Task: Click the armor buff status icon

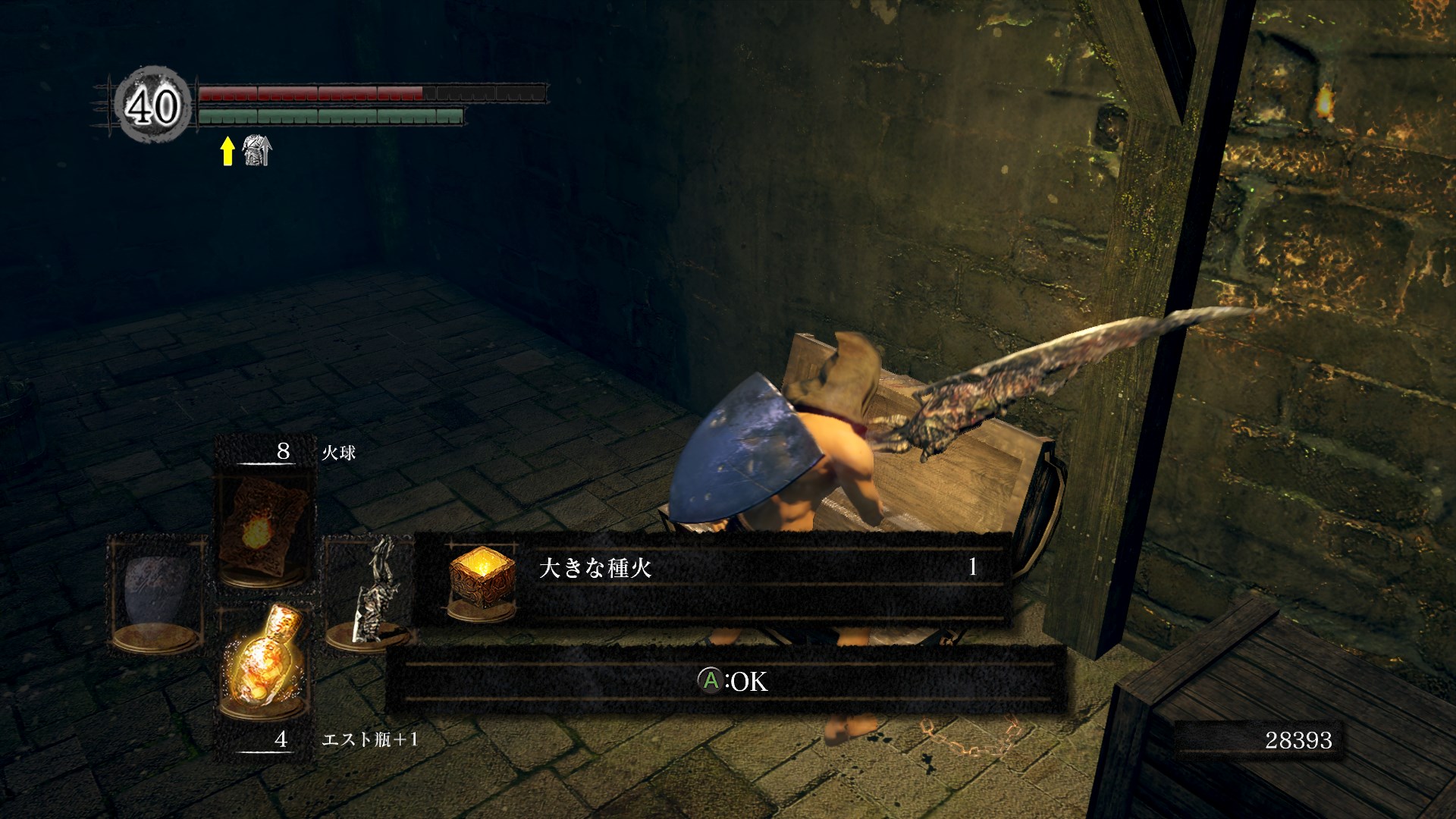Action: coord(256,150)
